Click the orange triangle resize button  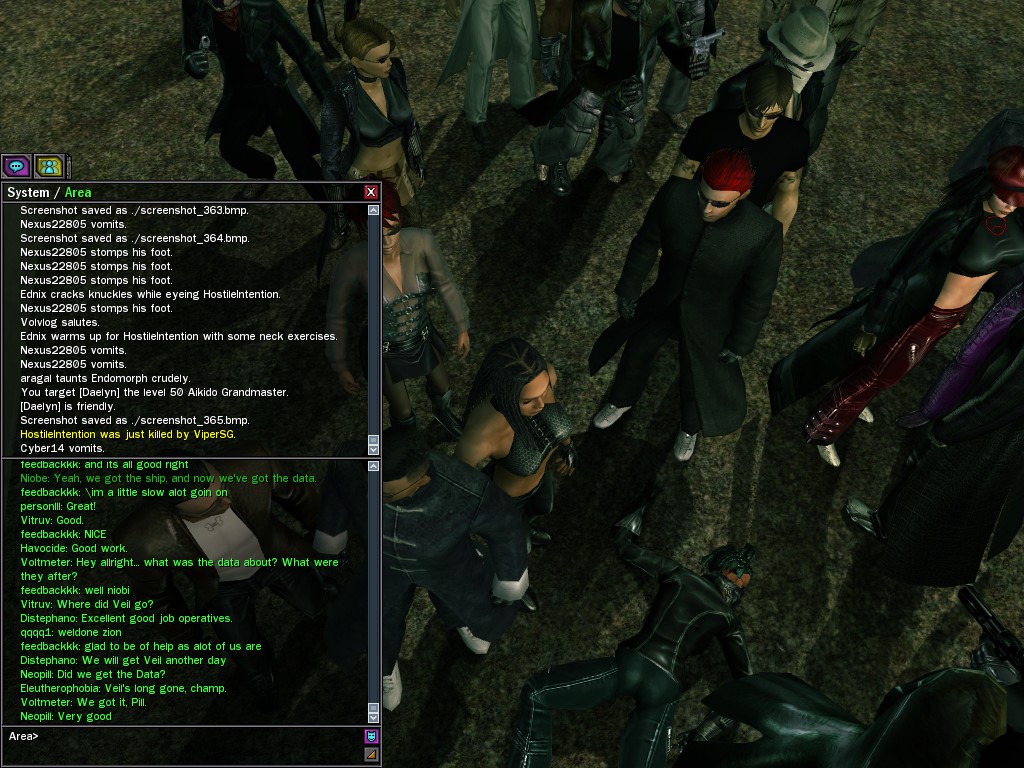[x=372, y=755]
